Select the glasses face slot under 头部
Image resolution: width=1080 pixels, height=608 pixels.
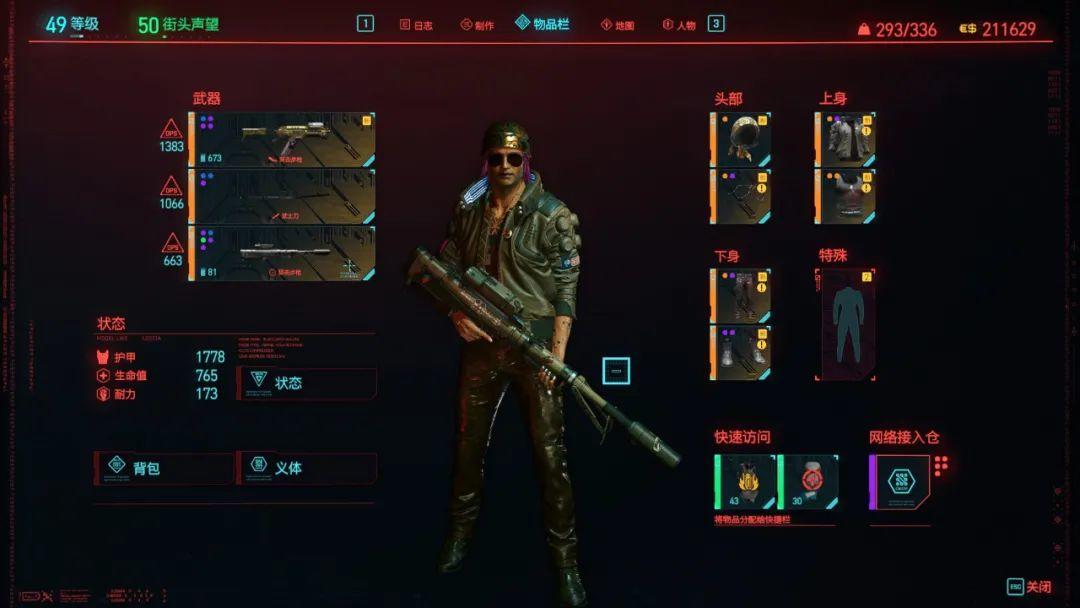(741, 196)
